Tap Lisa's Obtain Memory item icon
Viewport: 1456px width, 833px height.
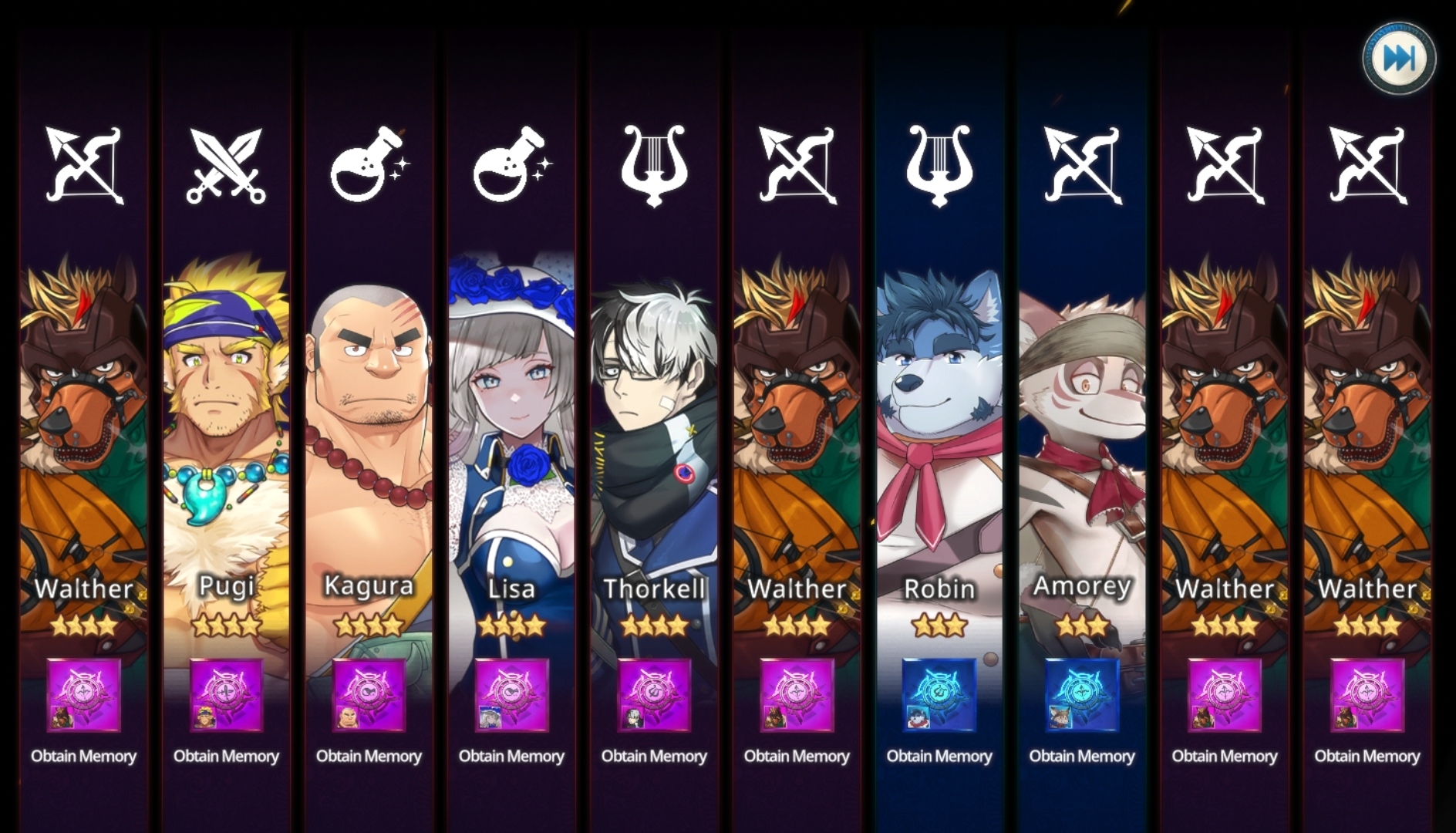pos(511,695)
